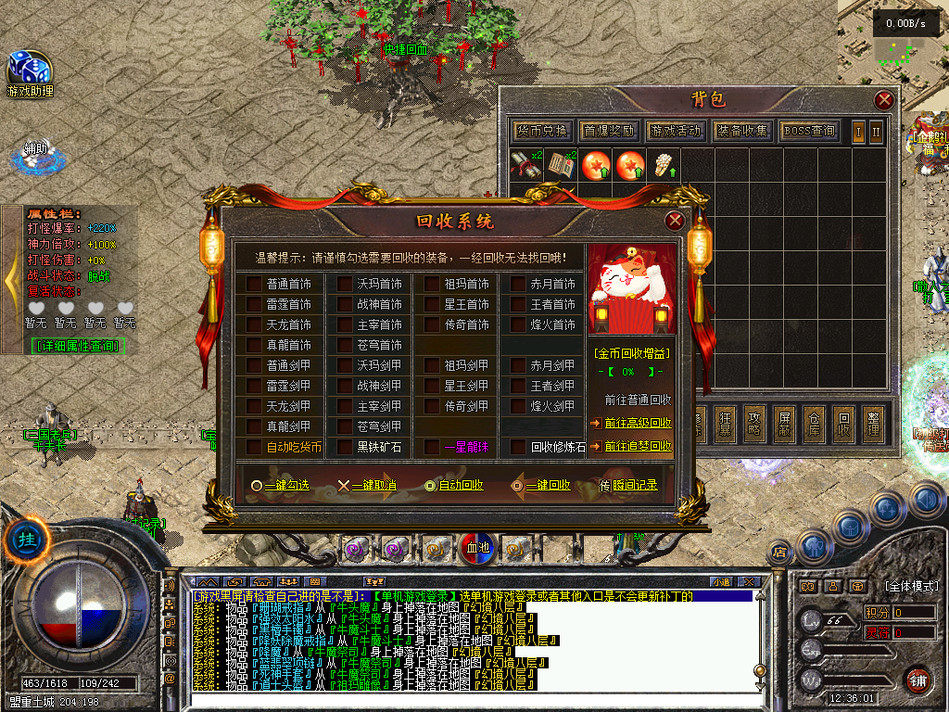Click 一键回收 to recycle items
Image resolution: width=949 pixels, height=712 pixels.
coord(541,485)
